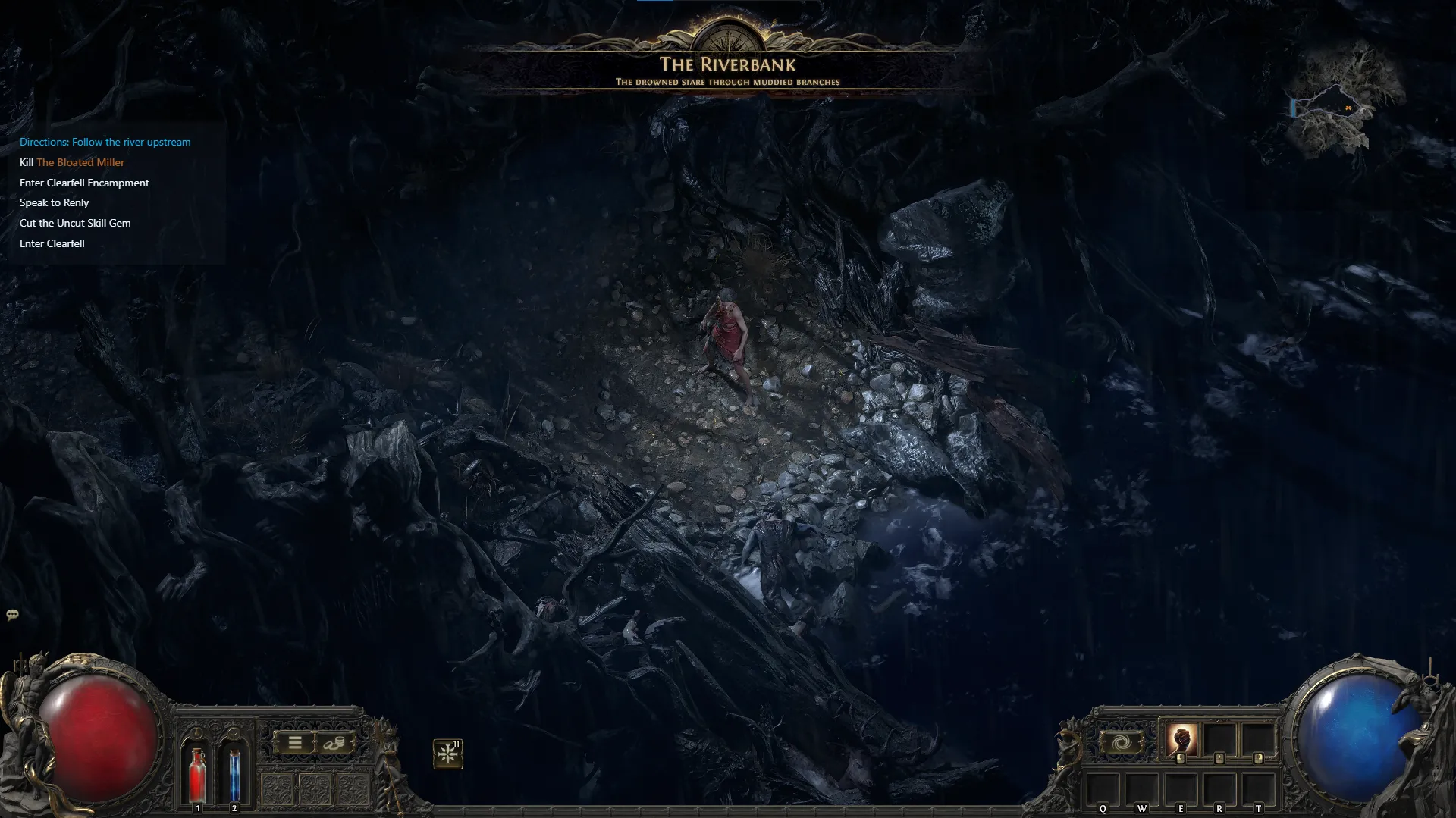The height and width of the screenshot is (818, 1456).
Task: Open chat using the speech bubble icon
Action: (x=12, y=615)
